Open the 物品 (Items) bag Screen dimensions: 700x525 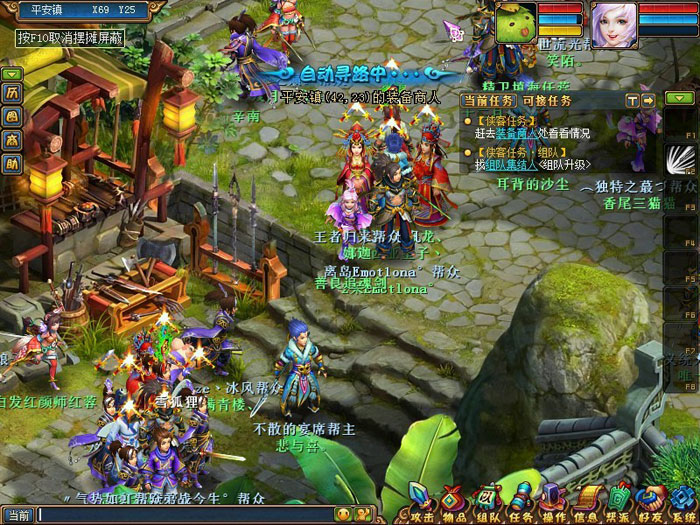tap(456, 498)
